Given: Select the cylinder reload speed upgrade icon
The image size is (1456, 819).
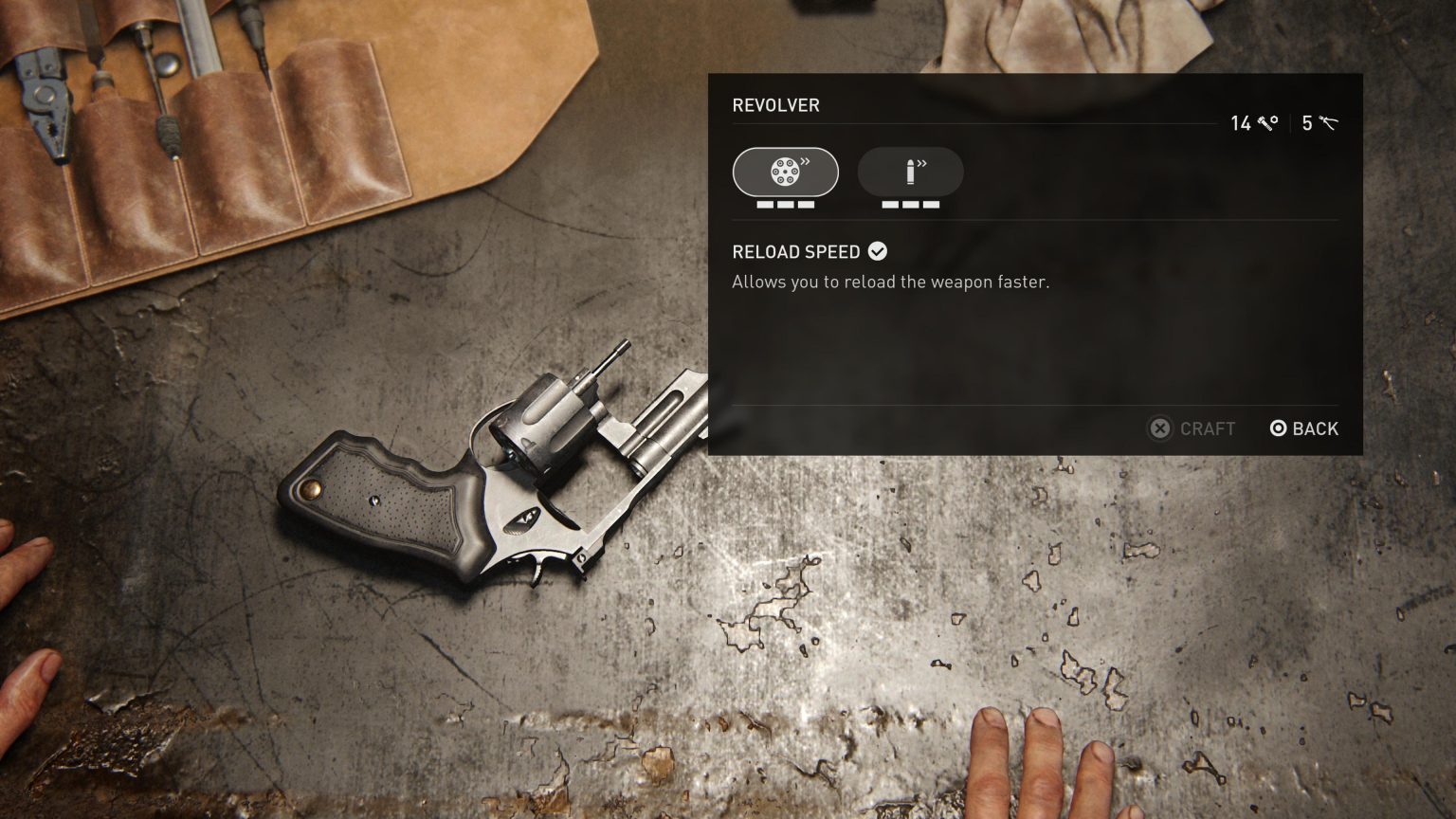Looking at the screenshot, I should point(785,173).
